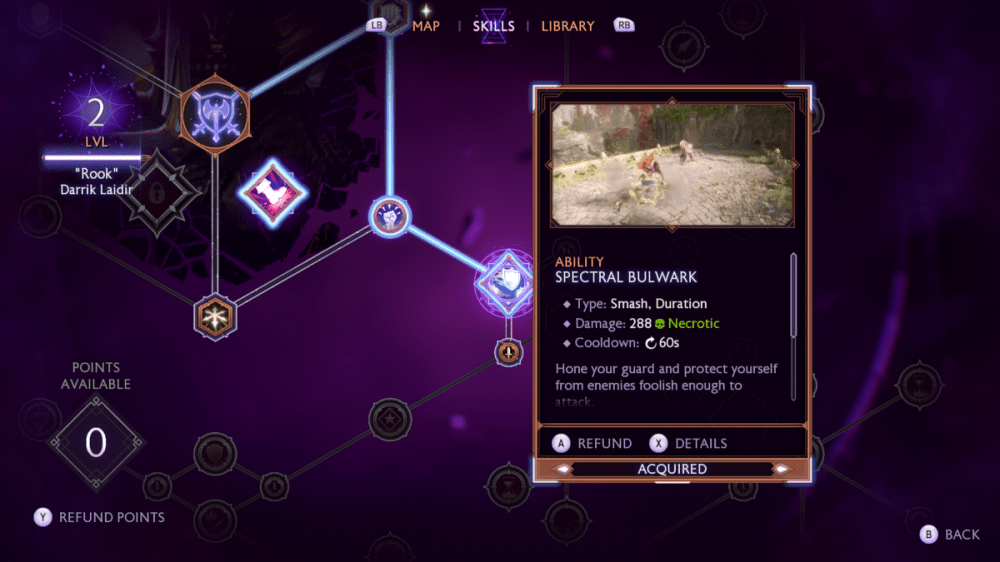Pick the orange hexagon starburst node
Screen dimensions: 1000x562
(214, 316)
